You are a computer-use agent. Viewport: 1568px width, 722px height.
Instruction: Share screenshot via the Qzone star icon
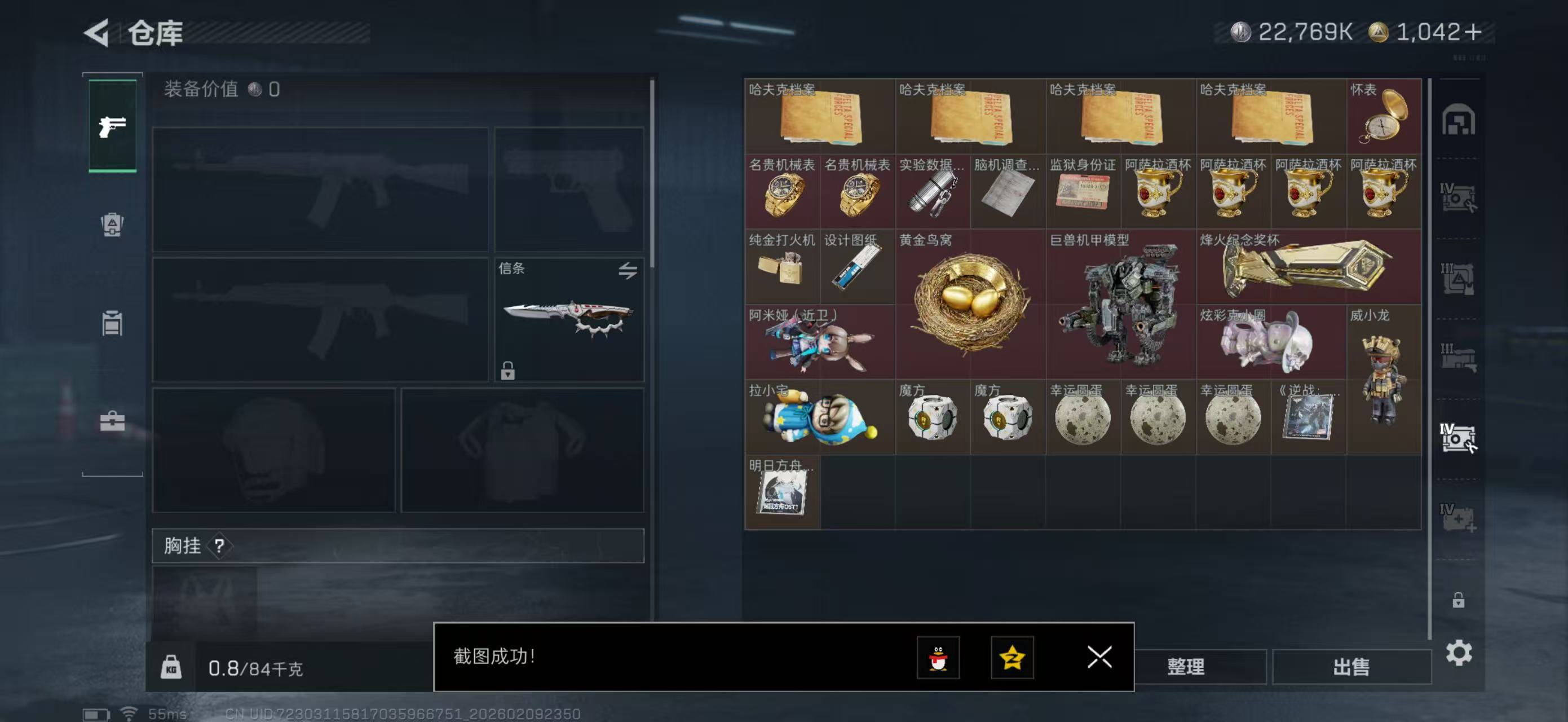coord(1012,658)
